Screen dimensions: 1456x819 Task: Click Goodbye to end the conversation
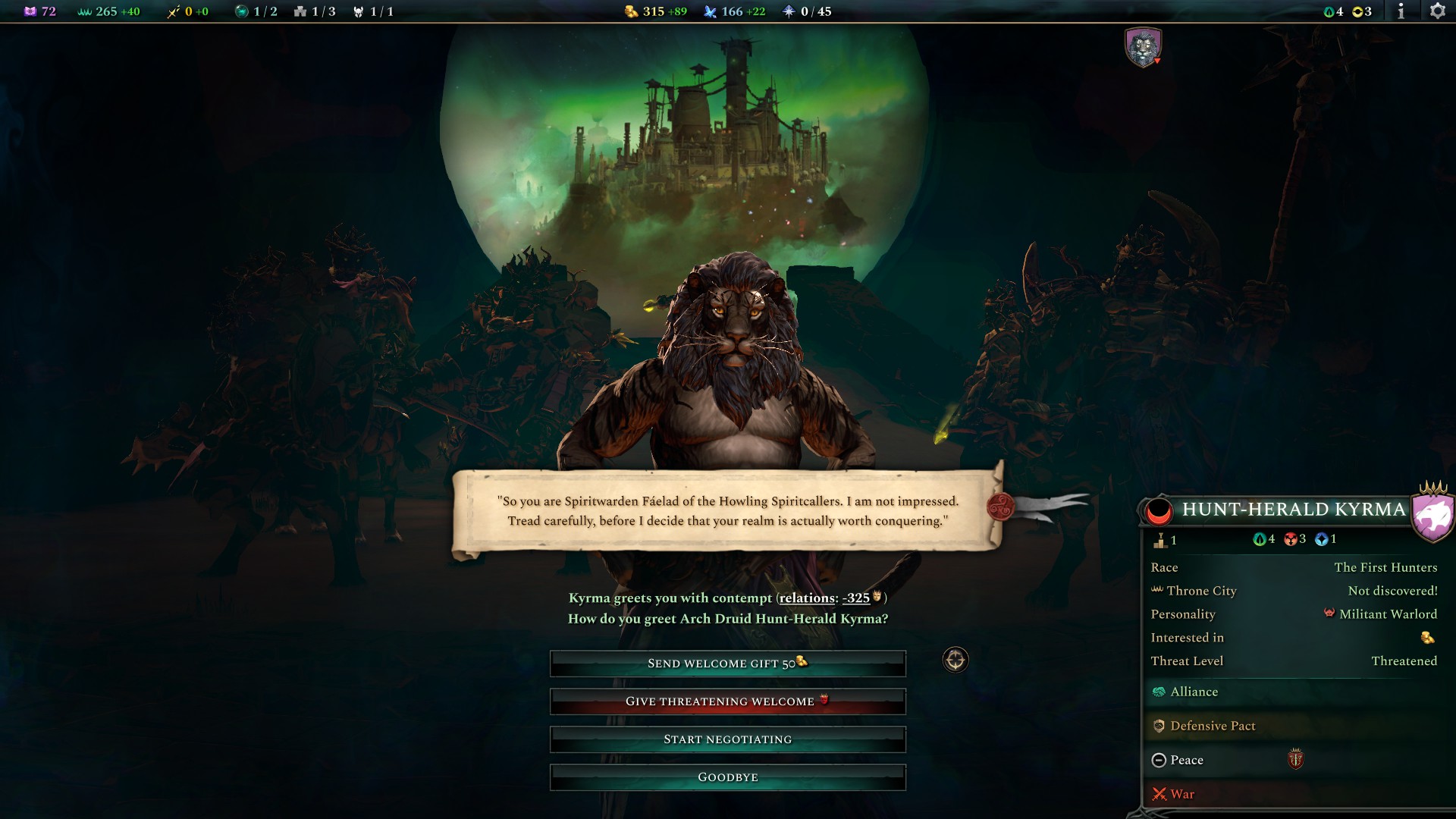pyautogui.click(x=727, y=777)
